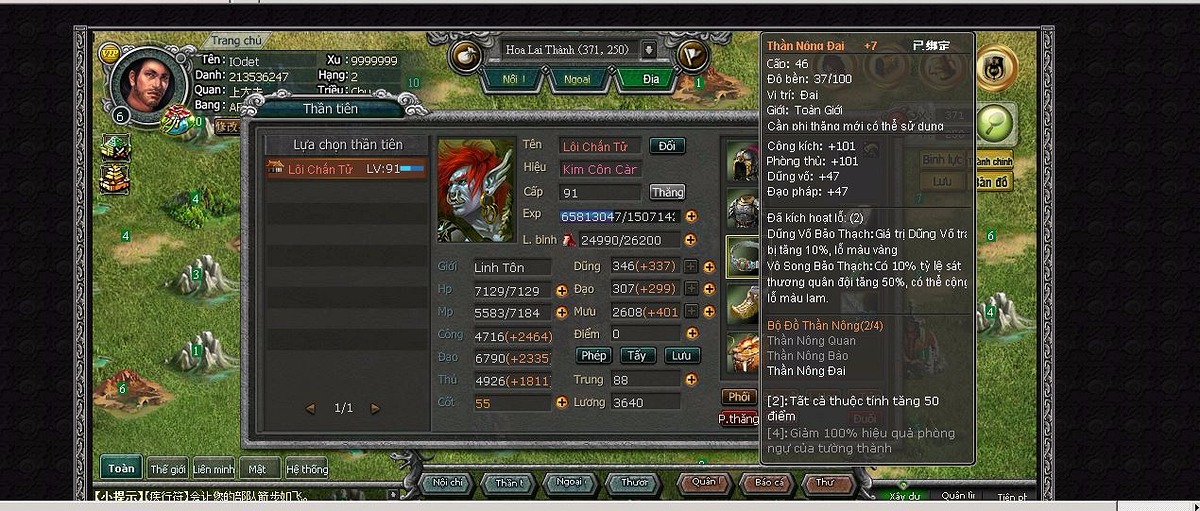Add experience with the Exp plus button

click(691, 216)
